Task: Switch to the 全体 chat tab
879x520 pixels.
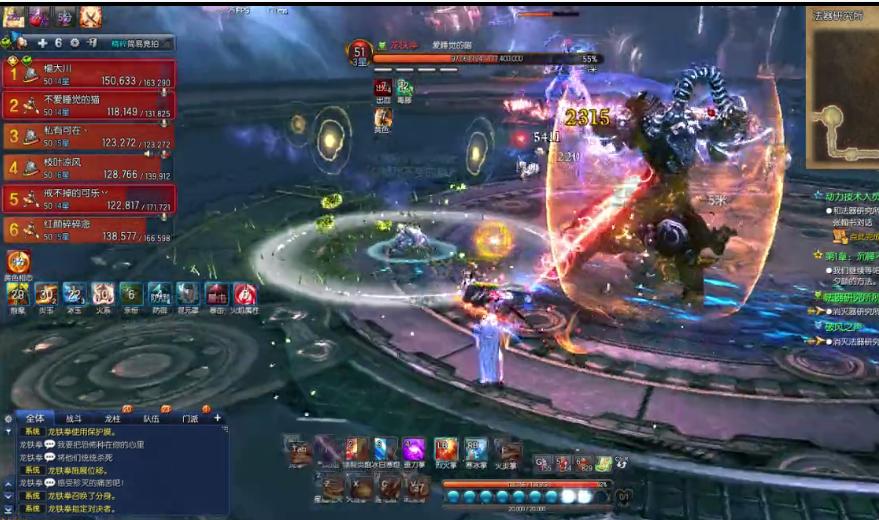Action: click(x=37, y=418)
